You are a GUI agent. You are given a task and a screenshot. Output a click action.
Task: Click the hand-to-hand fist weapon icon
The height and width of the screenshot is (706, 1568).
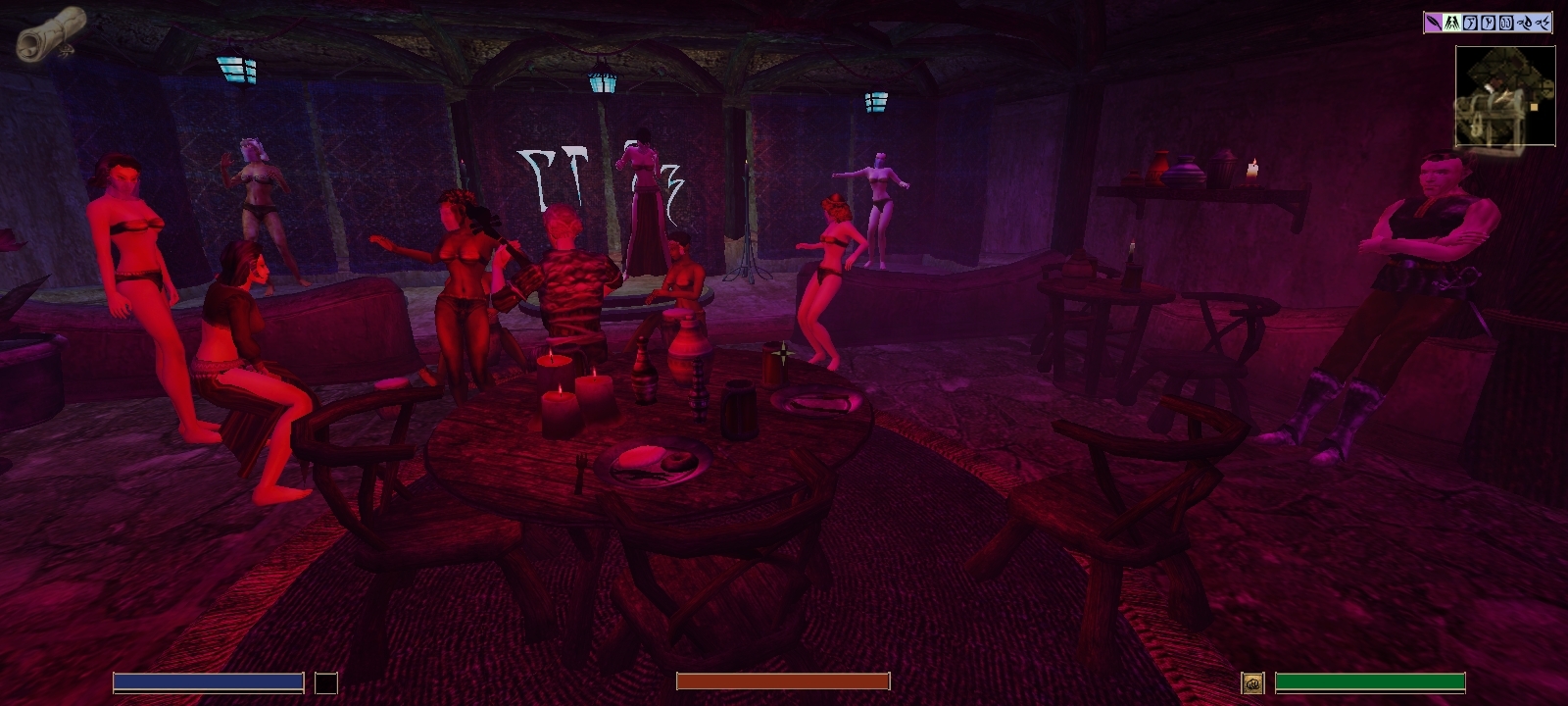click(x=1252, y=683)
